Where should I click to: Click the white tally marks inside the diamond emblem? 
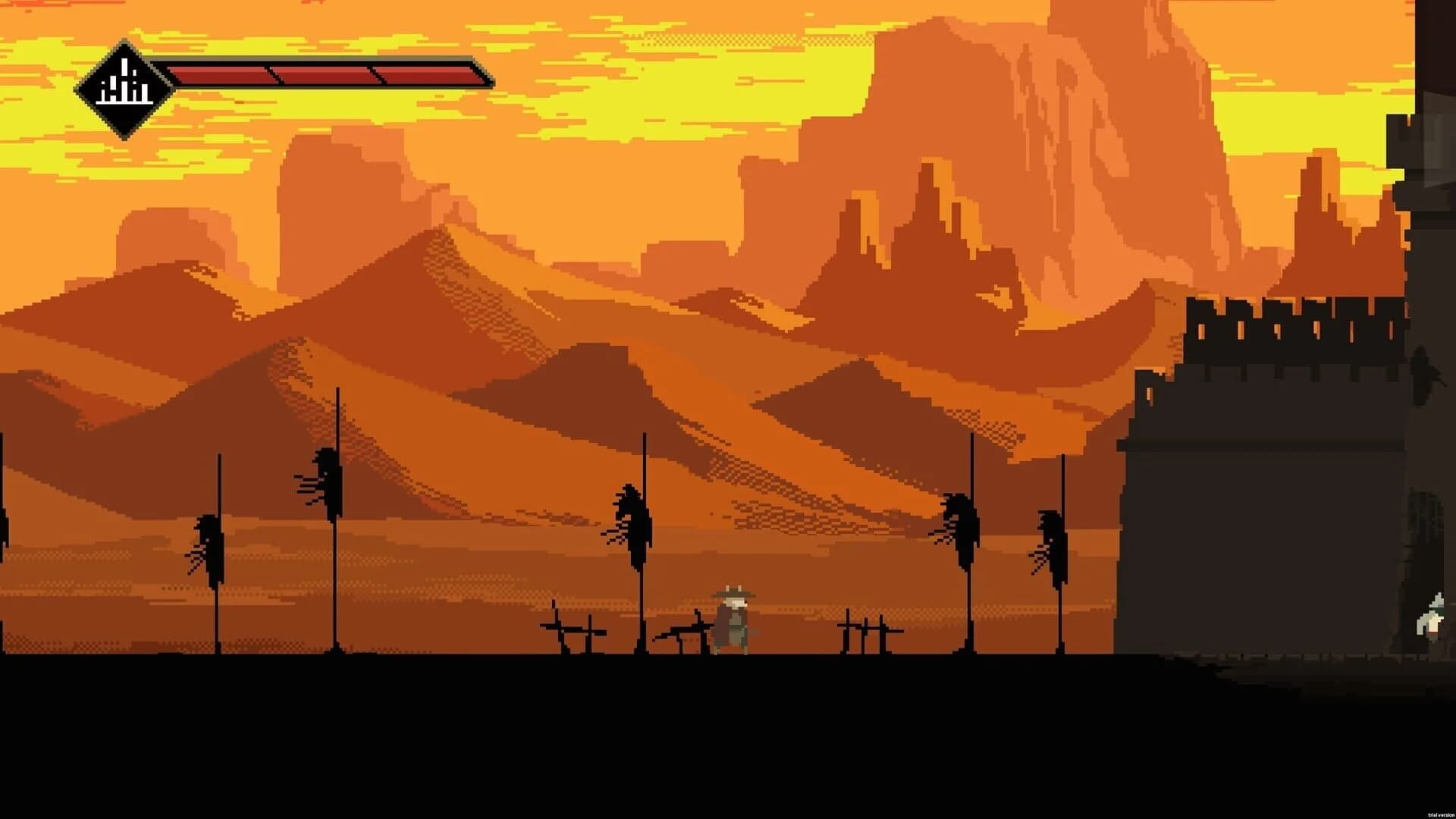[124, 87]
